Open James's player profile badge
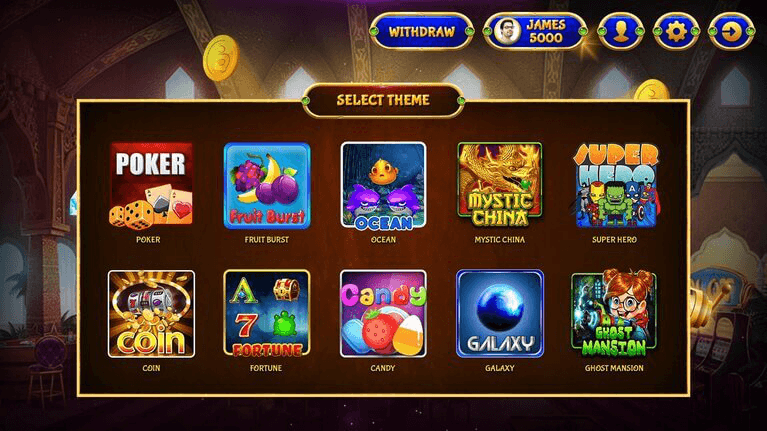Screen dimensions: 767x431 click(535, 31)
